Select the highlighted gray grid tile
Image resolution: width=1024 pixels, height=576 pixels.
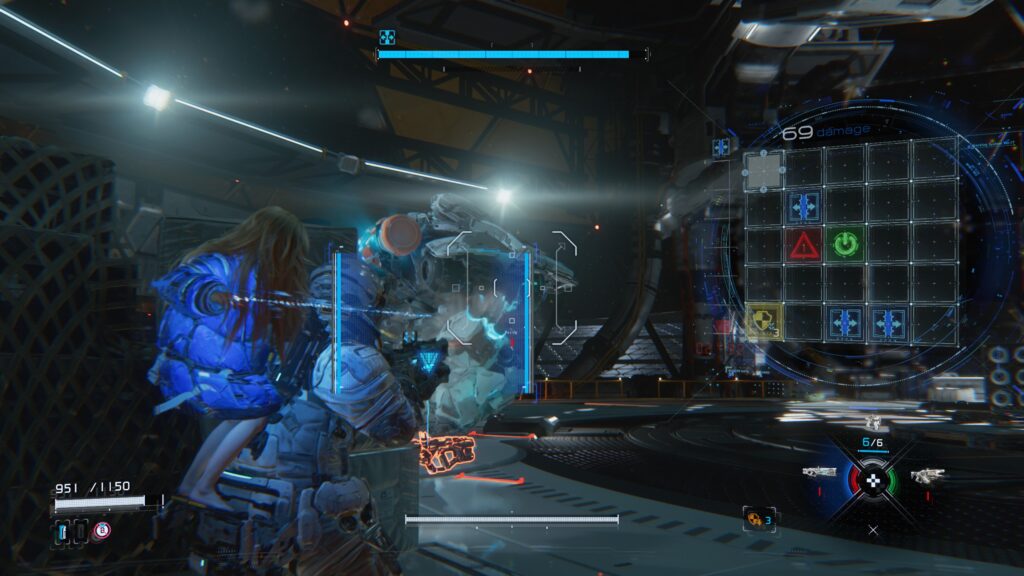(x=763, y=172)
